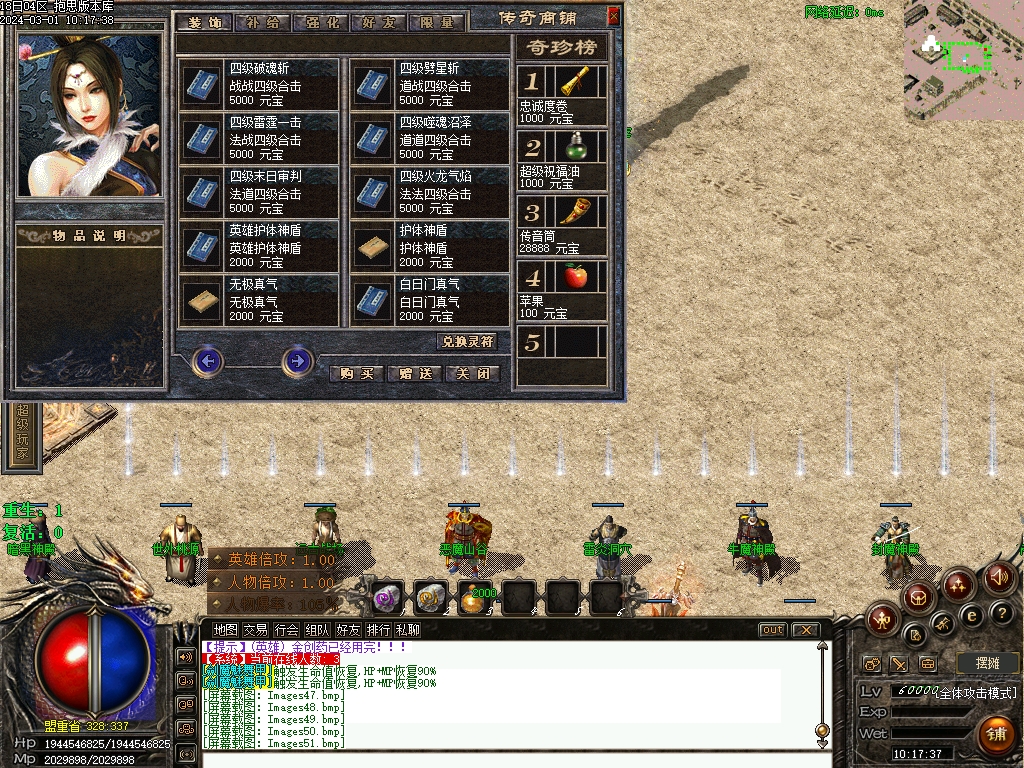Open the 强化 shop tab
Screen dimensions: 1024x768
point(319,22)
